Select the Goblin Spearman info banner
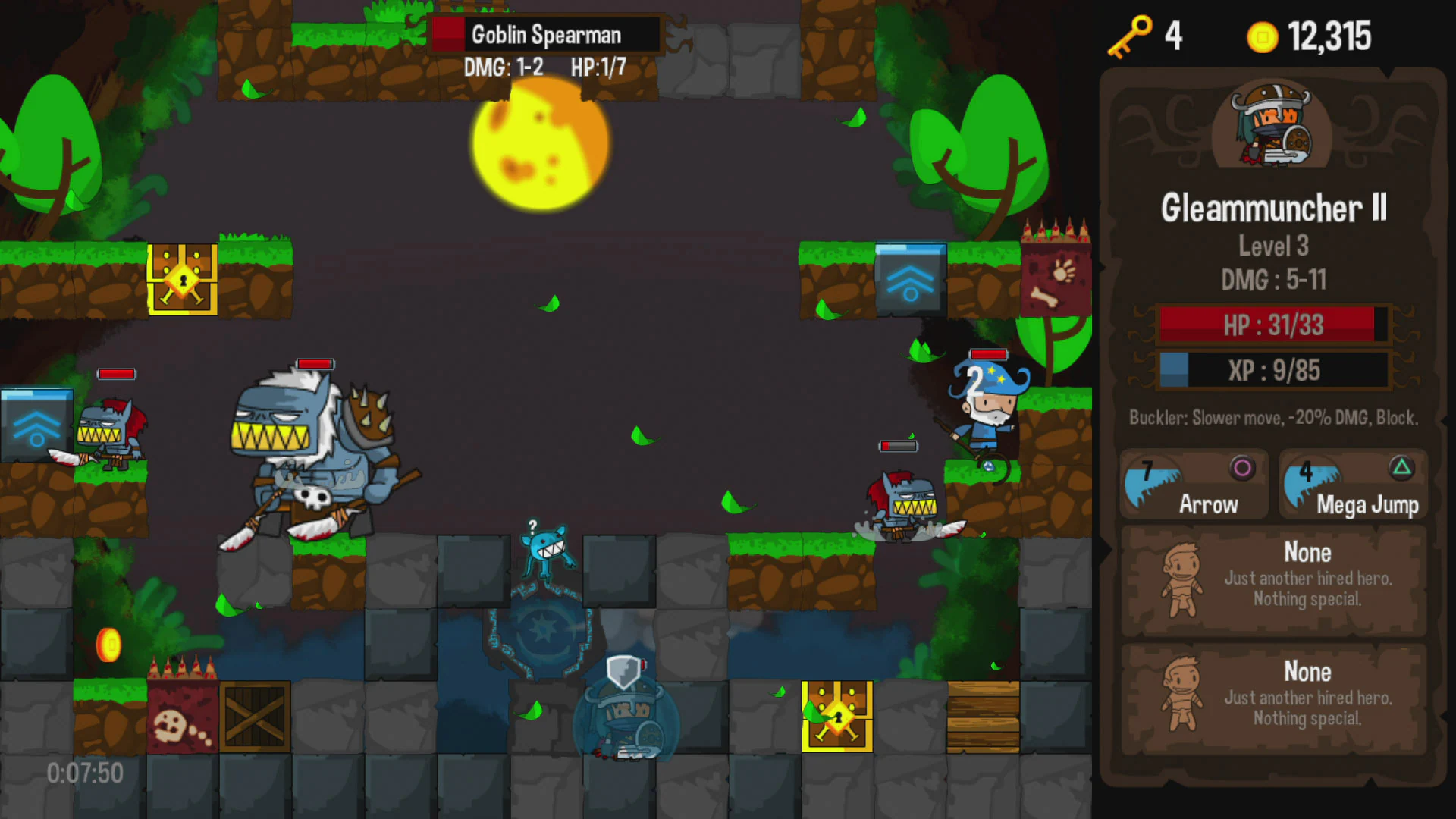This screenshot has height=819, width=1456. click(544, 35)
